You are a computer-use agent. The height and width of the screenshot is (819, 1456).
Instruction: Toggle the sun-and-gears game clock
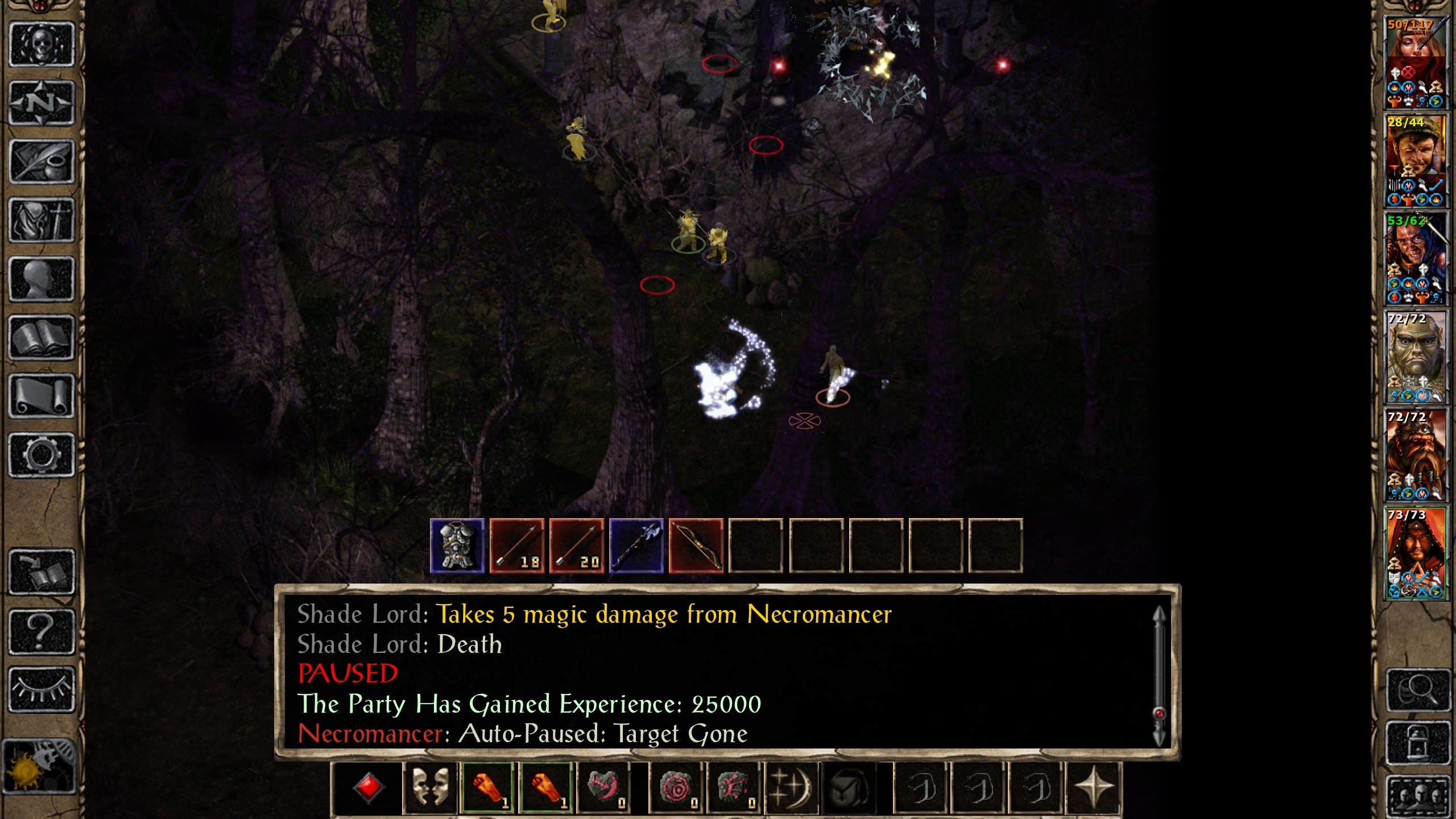[39, 766]
